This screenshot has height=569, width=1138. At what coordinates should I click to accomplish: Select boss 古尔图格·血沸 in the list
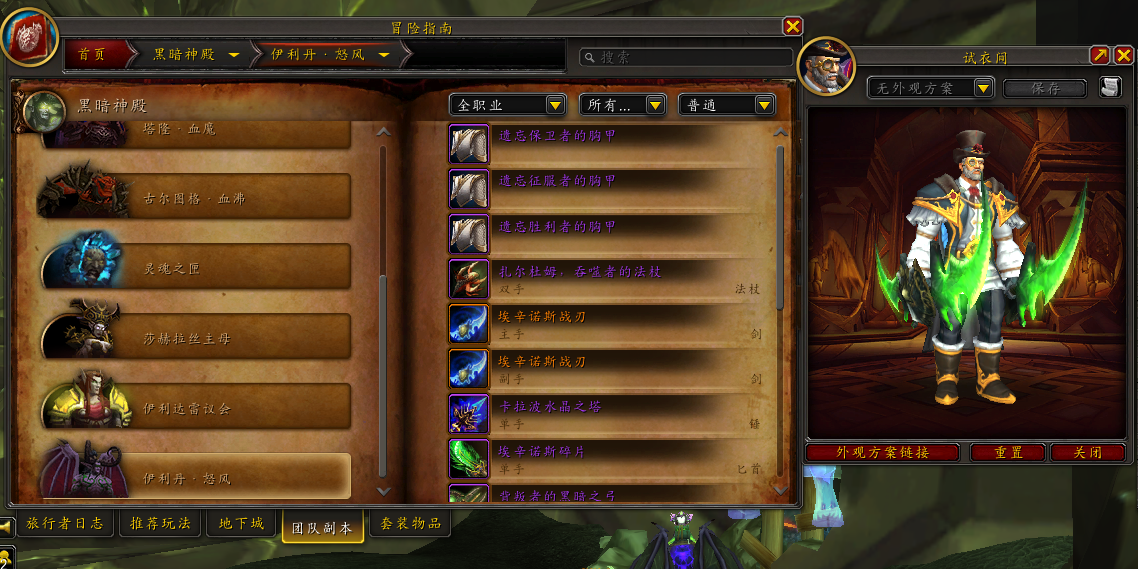tap(196, 198)
